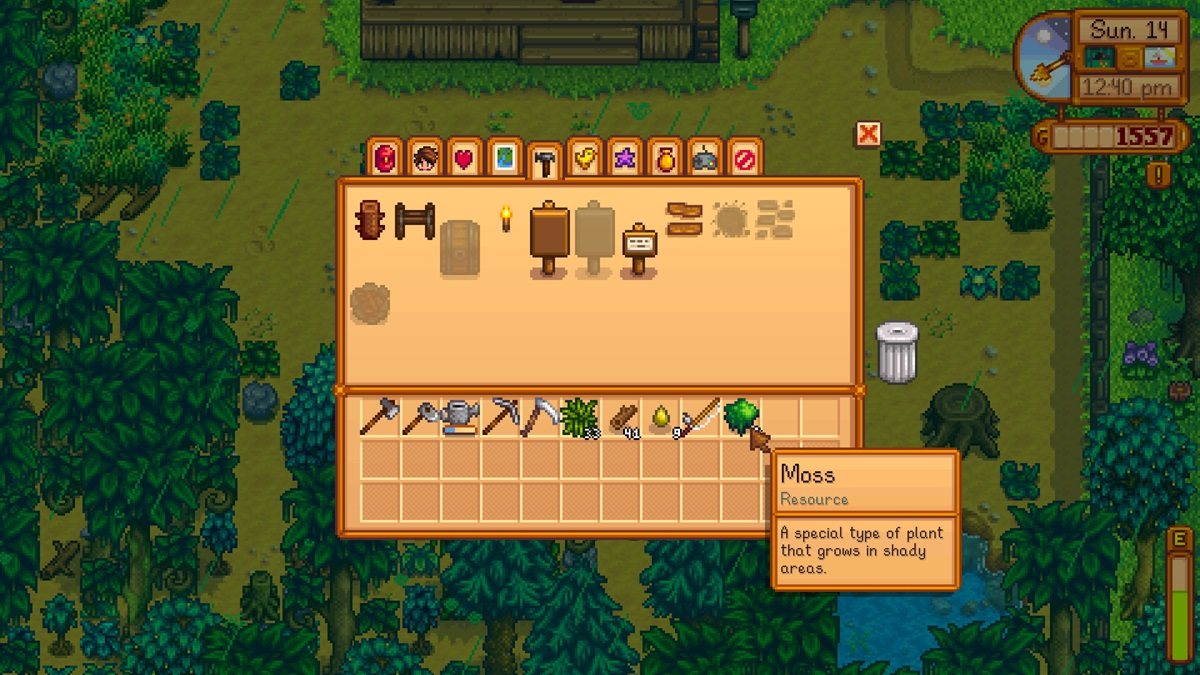The height and width of the screenshot is (675, 1200).
Task: Select the Wood Sign recipe
Action: pyautogui.click(x=548, y=238)
